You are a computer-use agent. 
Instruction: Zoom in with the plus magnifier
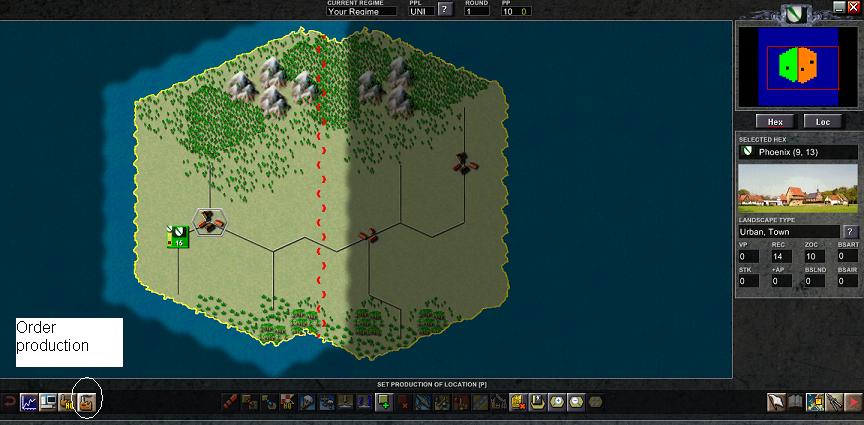click(557, 402)
